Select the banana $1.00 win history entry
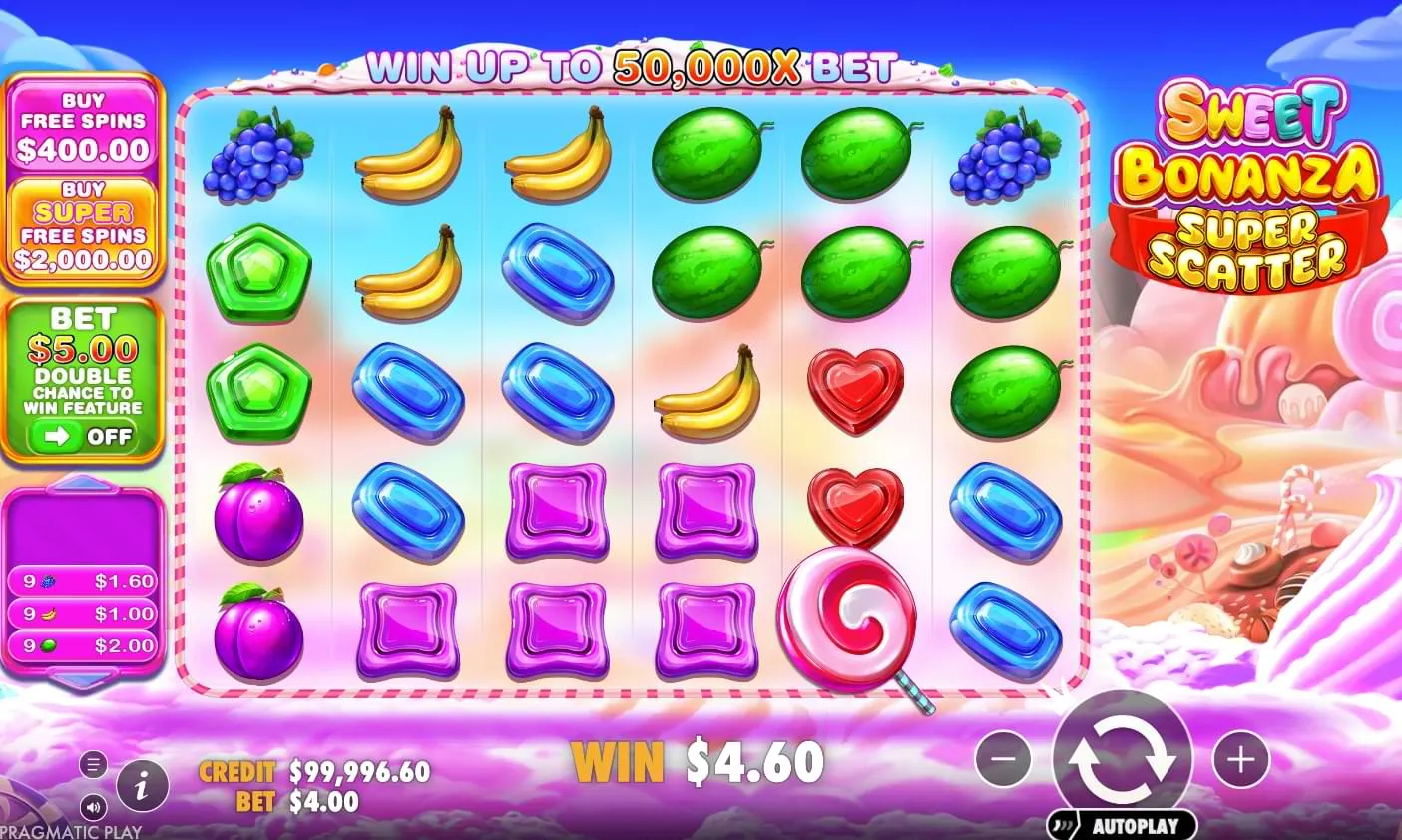The image size is (1402, 840). (x=83, y=611)
